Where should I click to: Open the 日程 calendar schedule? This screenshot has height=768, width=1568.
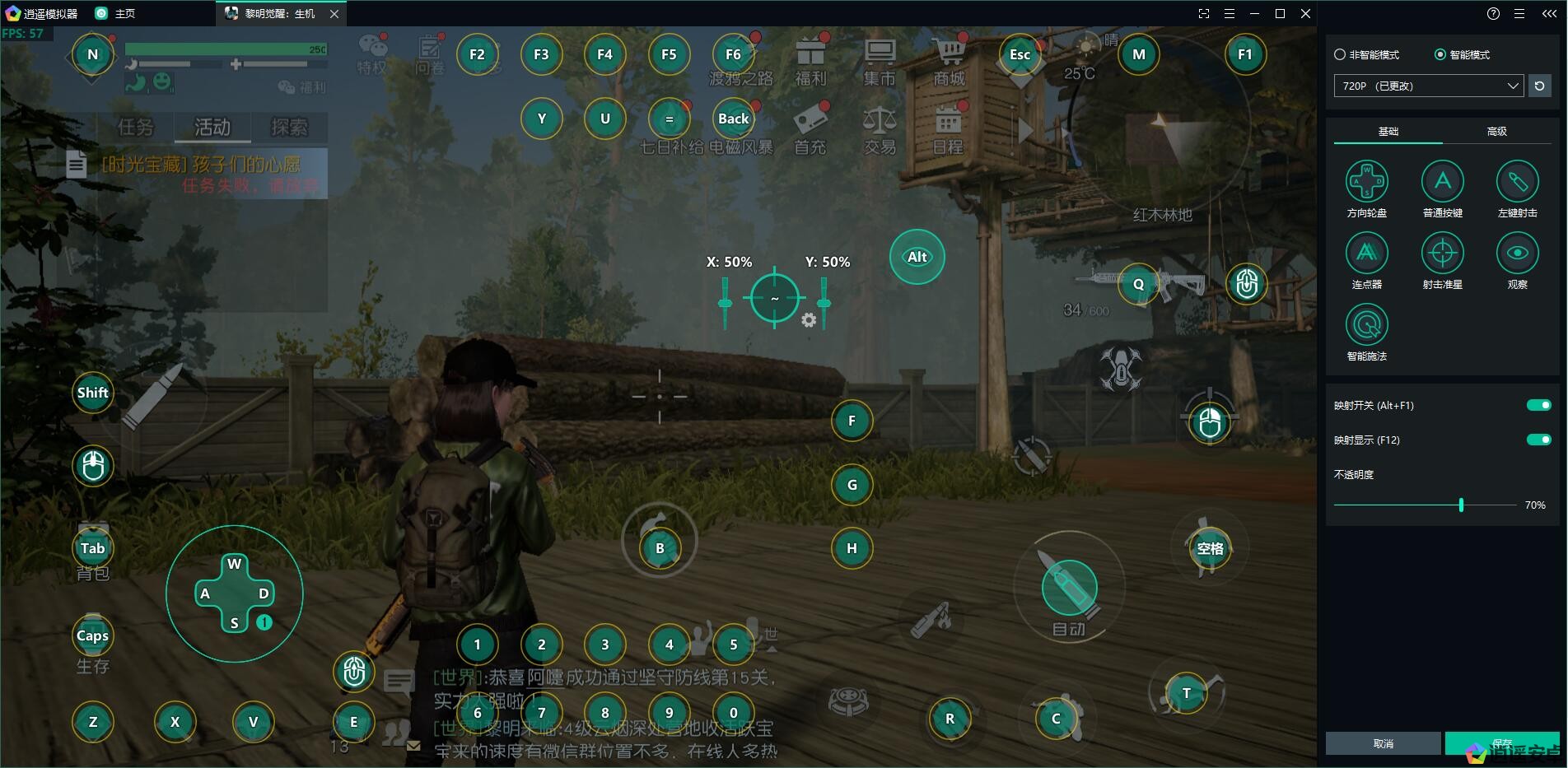[948, 130]
